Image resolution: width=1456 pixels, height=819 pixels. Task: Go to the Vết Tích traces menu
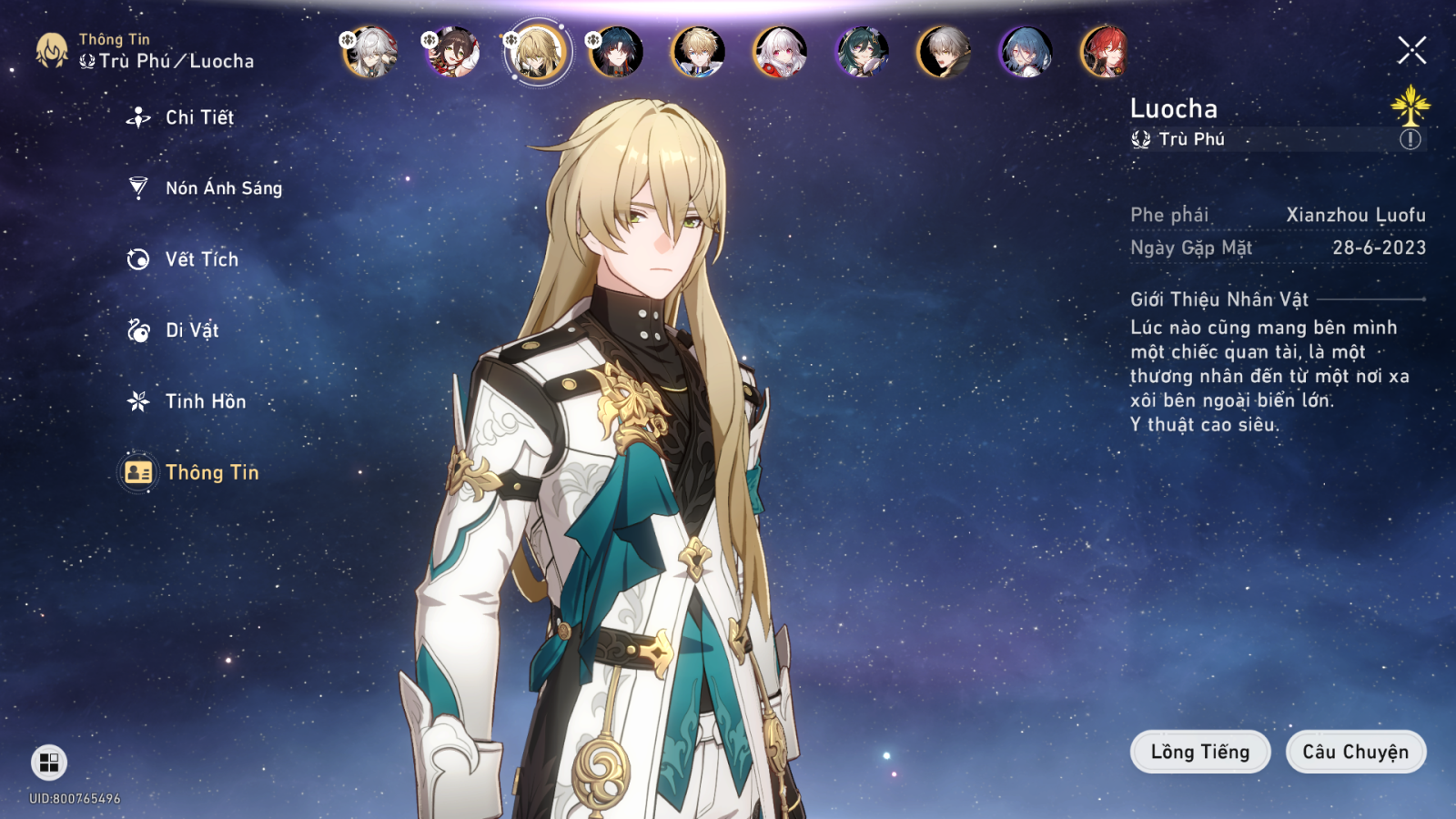201,259
